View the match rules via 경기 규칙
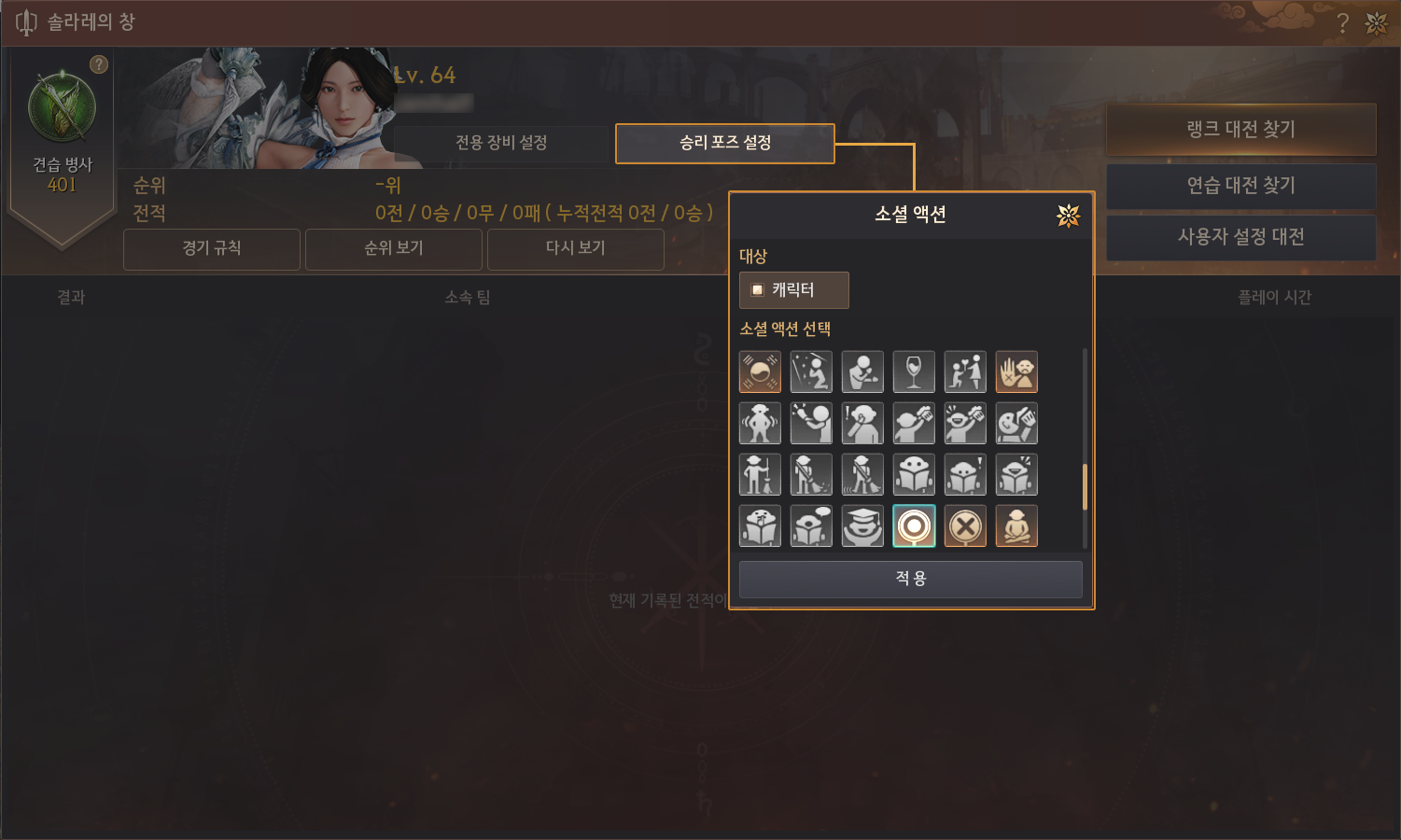 [x=212, y=248]
